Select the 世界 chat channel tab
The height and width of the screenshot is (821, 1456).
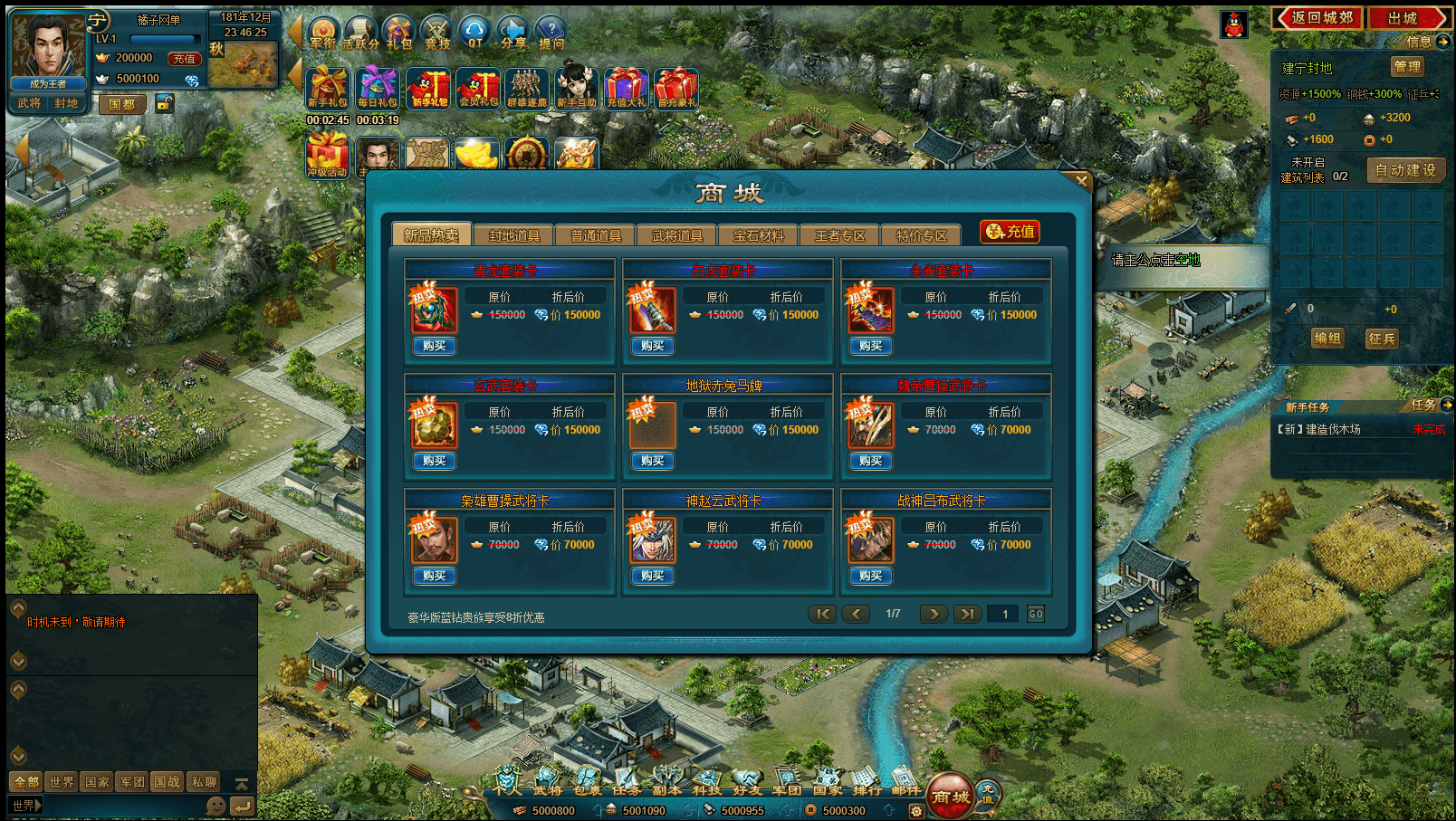tap(62, 782)
